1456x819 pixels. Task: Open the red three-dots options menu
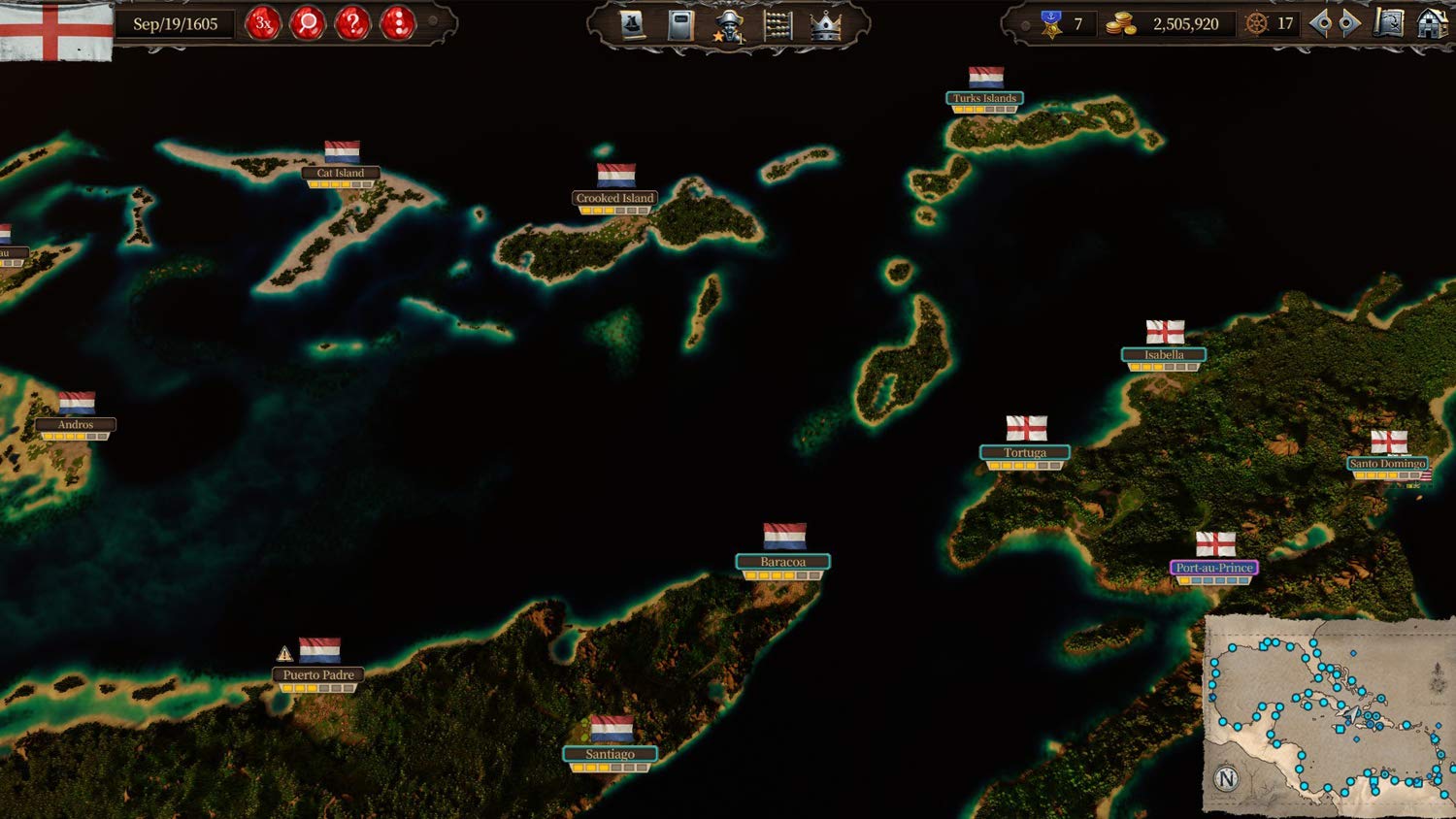[x=398, y=23]
